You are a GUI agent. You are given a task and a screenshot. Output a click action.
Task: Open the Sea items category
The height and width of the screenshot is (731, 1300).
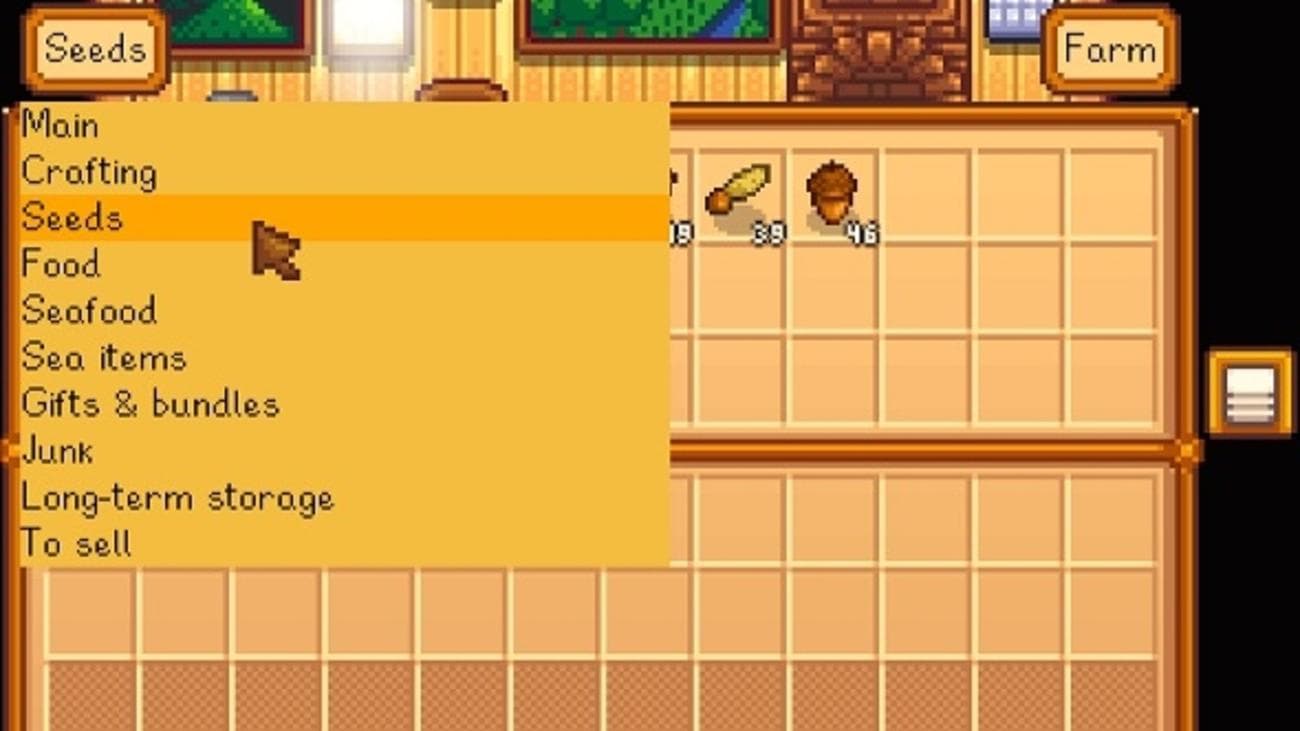click(102, 357)
